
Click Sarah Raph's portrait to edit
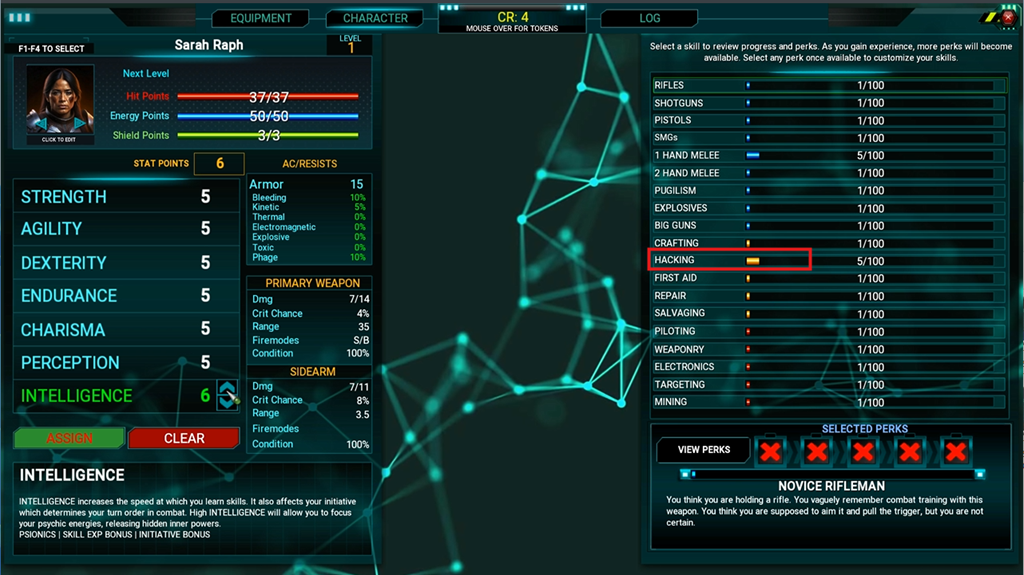click(x=60, y=105)
